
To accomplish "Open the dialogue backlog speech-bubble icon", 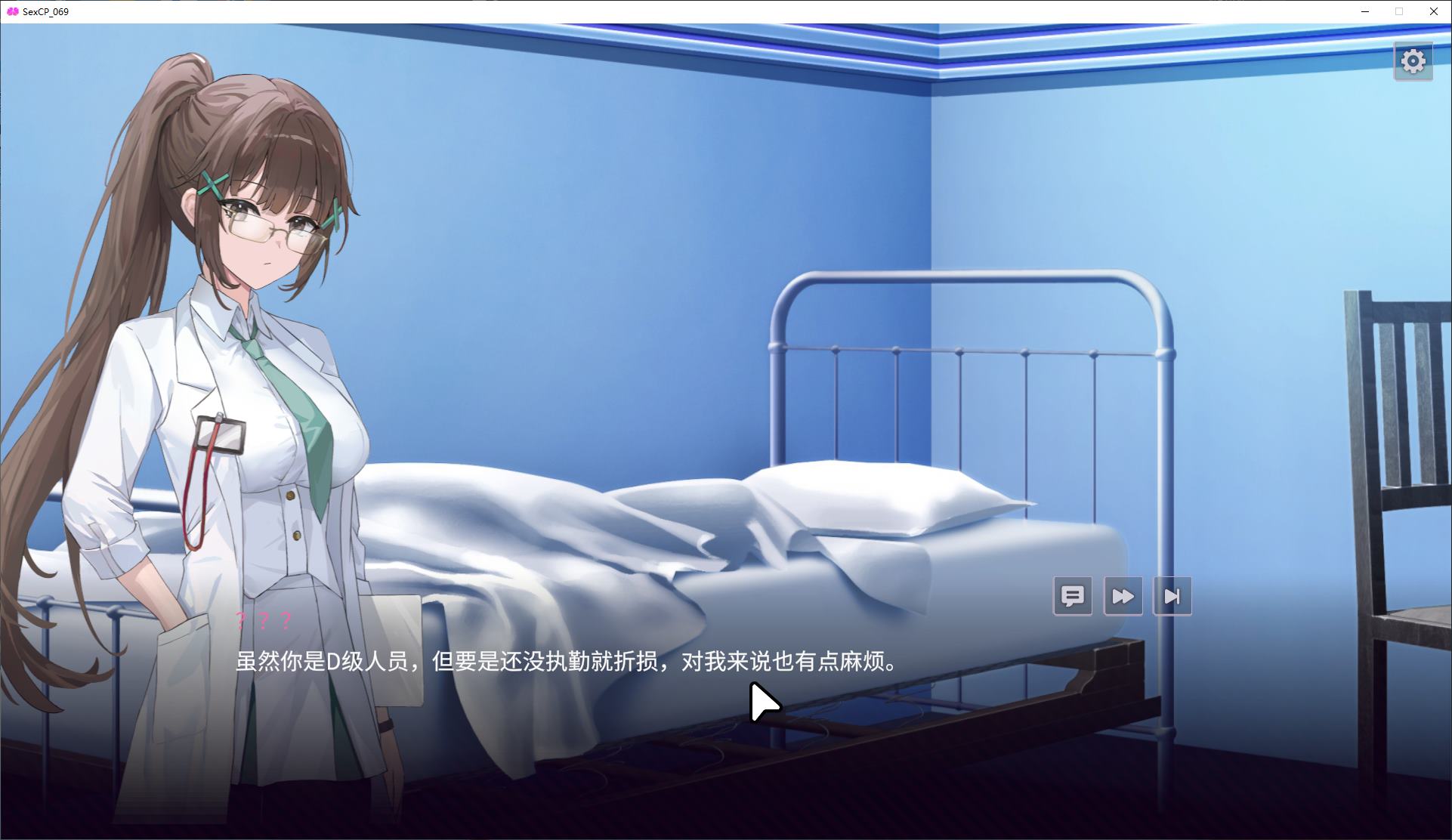I will 1073,596.
